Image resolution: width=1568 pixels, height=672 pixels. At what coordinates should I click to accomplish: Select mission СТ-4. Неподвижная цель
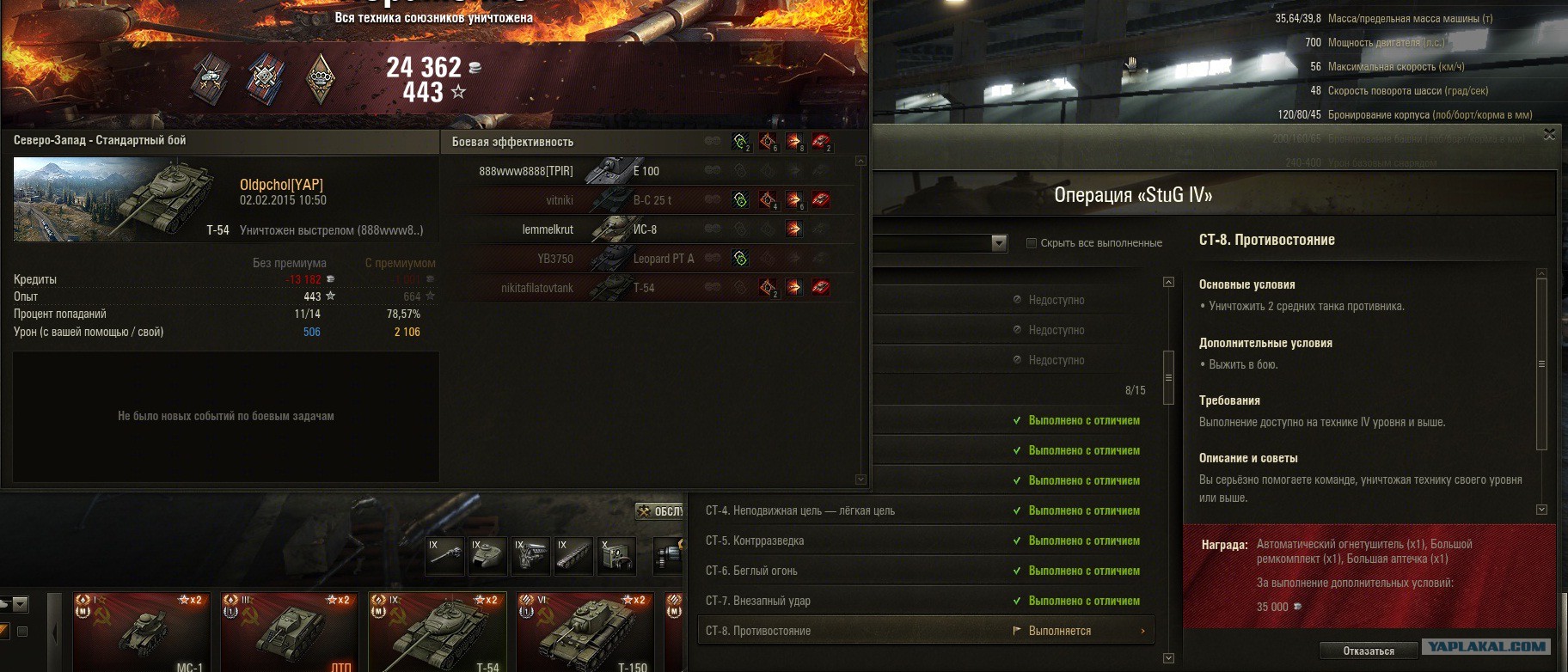(x=925, y=510)
